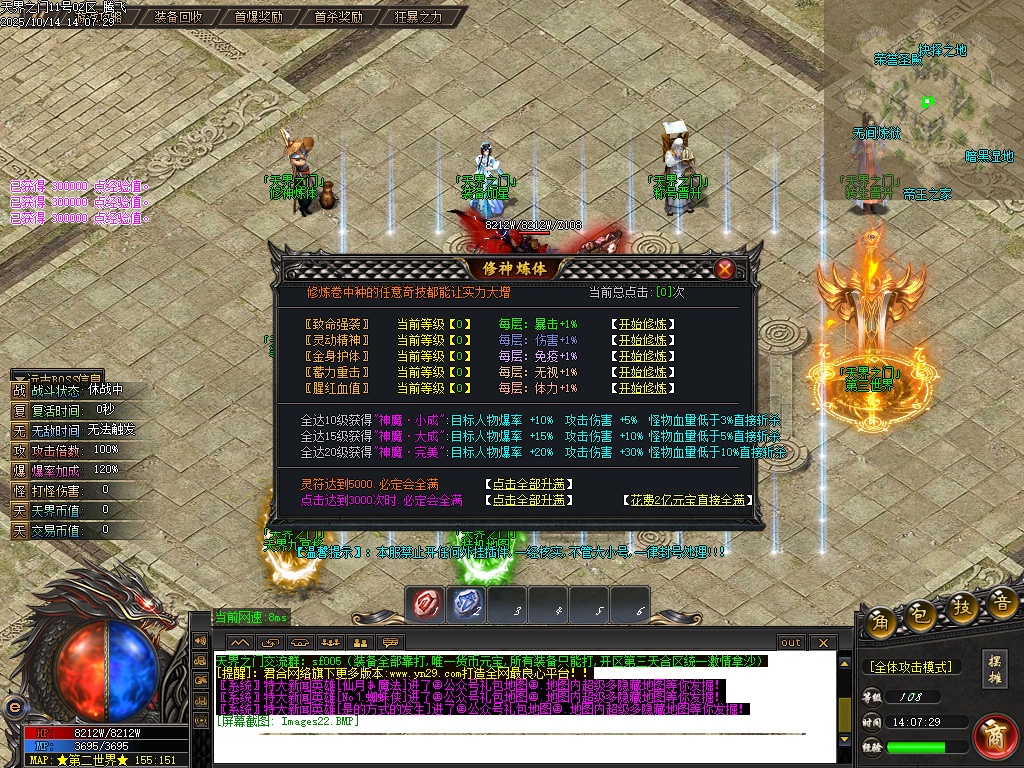The height and width of the screenshot is (768, 1024).
Task: Open the 首爆奖励 rewards panel
Action: pyautogui.click(x=258, y=17)
